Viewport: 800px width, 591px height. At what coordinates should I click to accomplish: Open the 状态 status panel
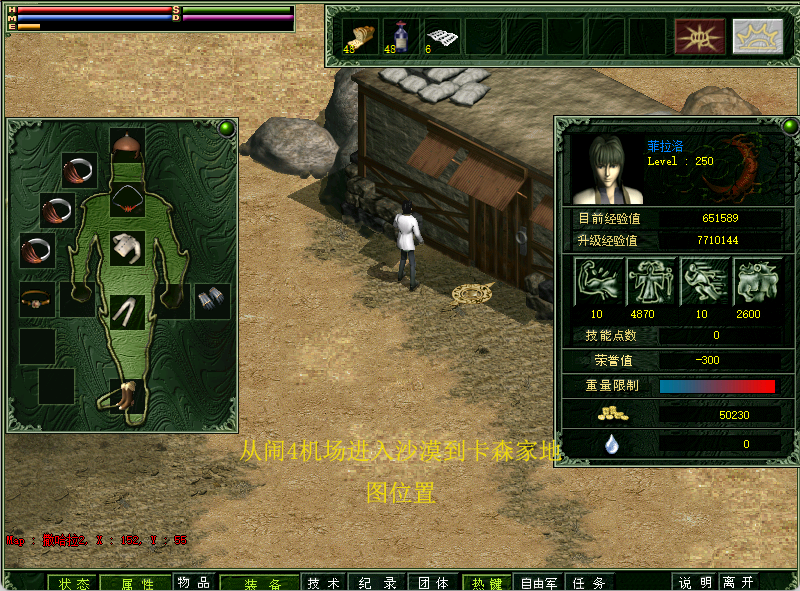click(x=74, y=583)
